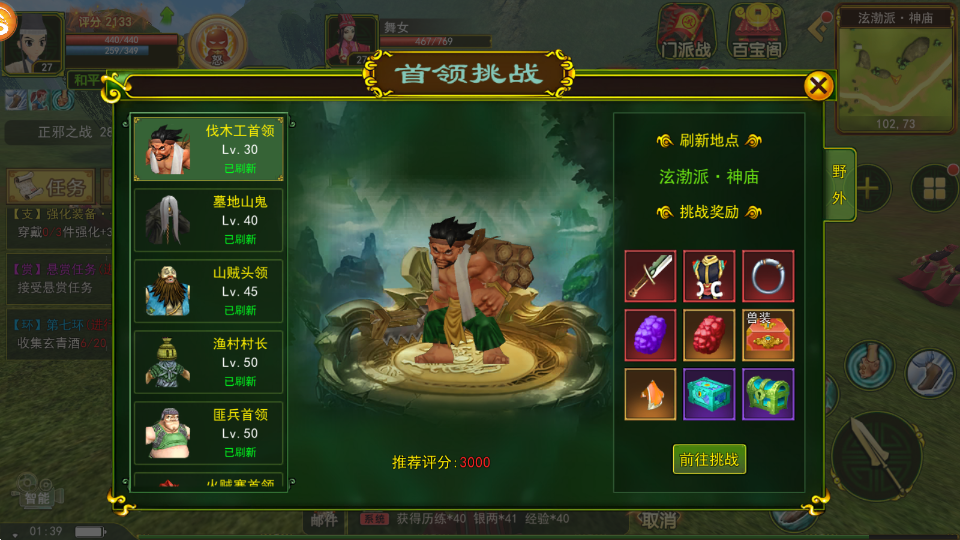Screen dimensions: 960x540
Task: Click the 前往挑战 go challenge button
Action: click(x=709, y=459)
